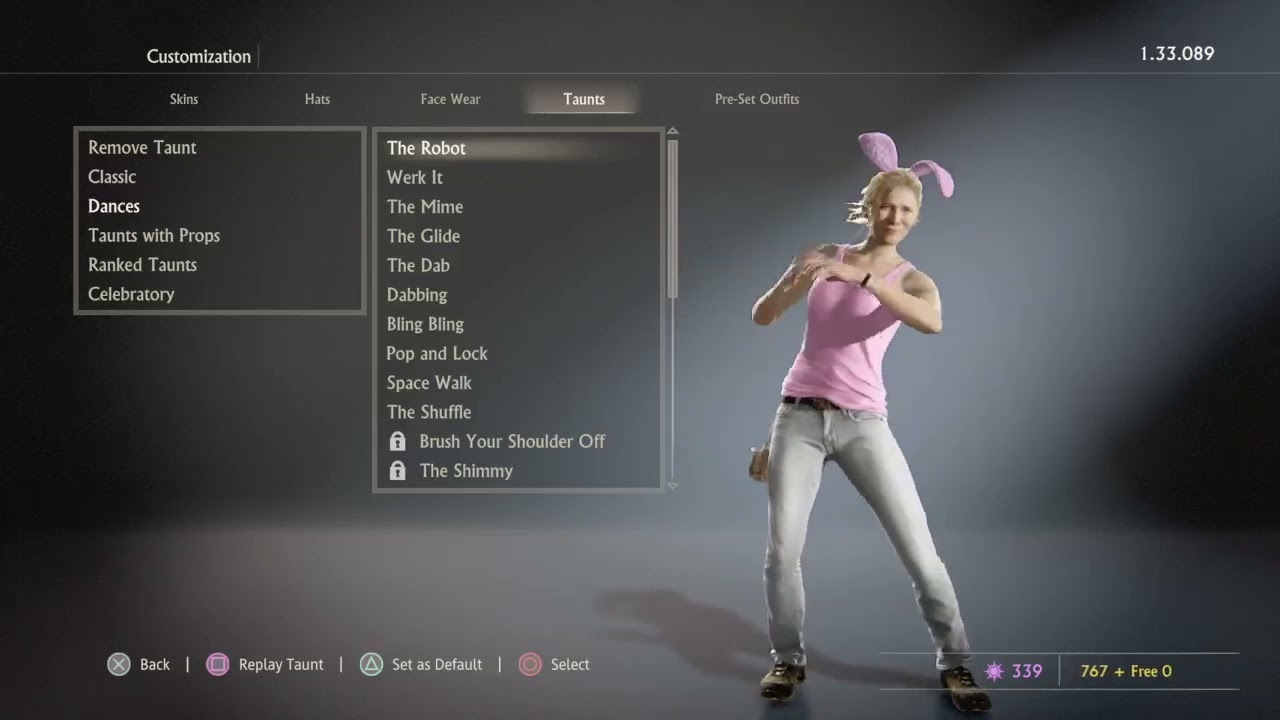Choose the Space Walk dance
Image resolution: width=1280 pixels, height=720 pixels.
429,383
